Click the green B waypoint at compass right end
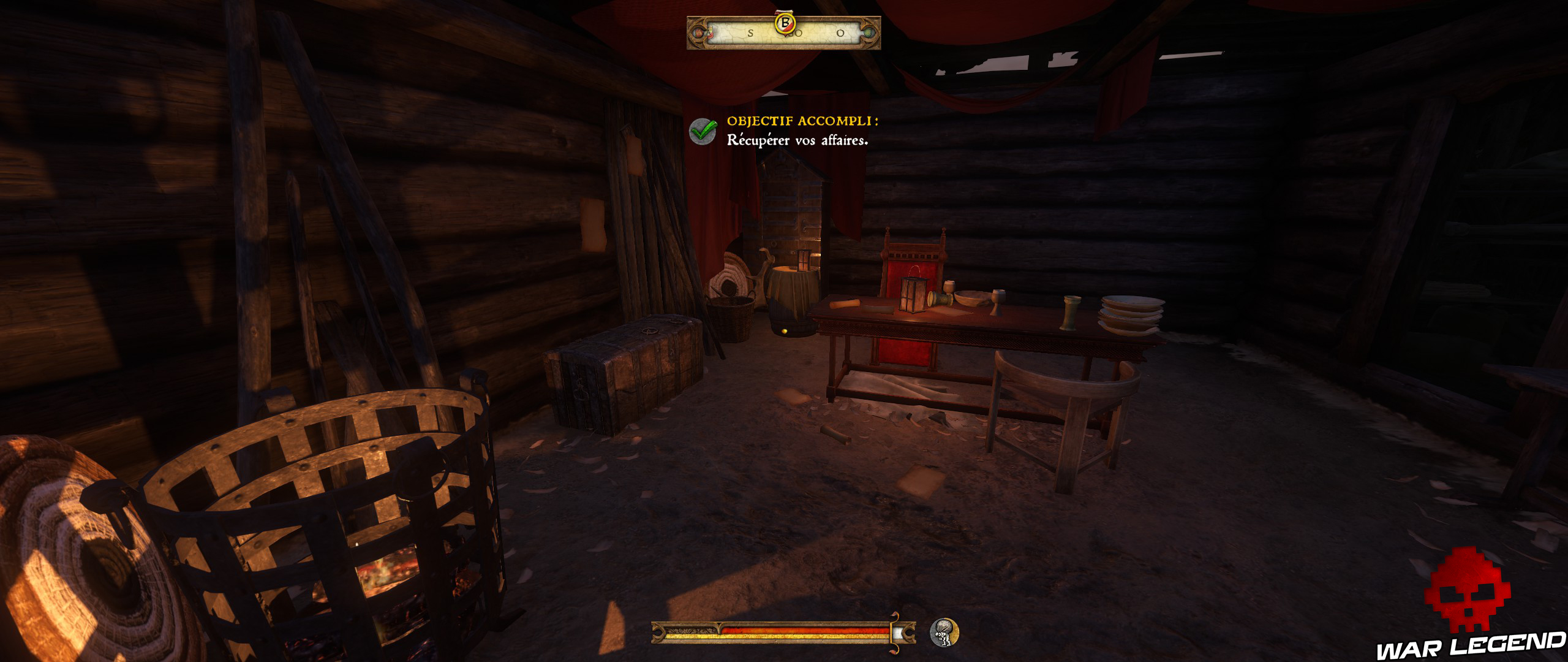Screen dimensions: 1568x662 [x=869, y=34]
